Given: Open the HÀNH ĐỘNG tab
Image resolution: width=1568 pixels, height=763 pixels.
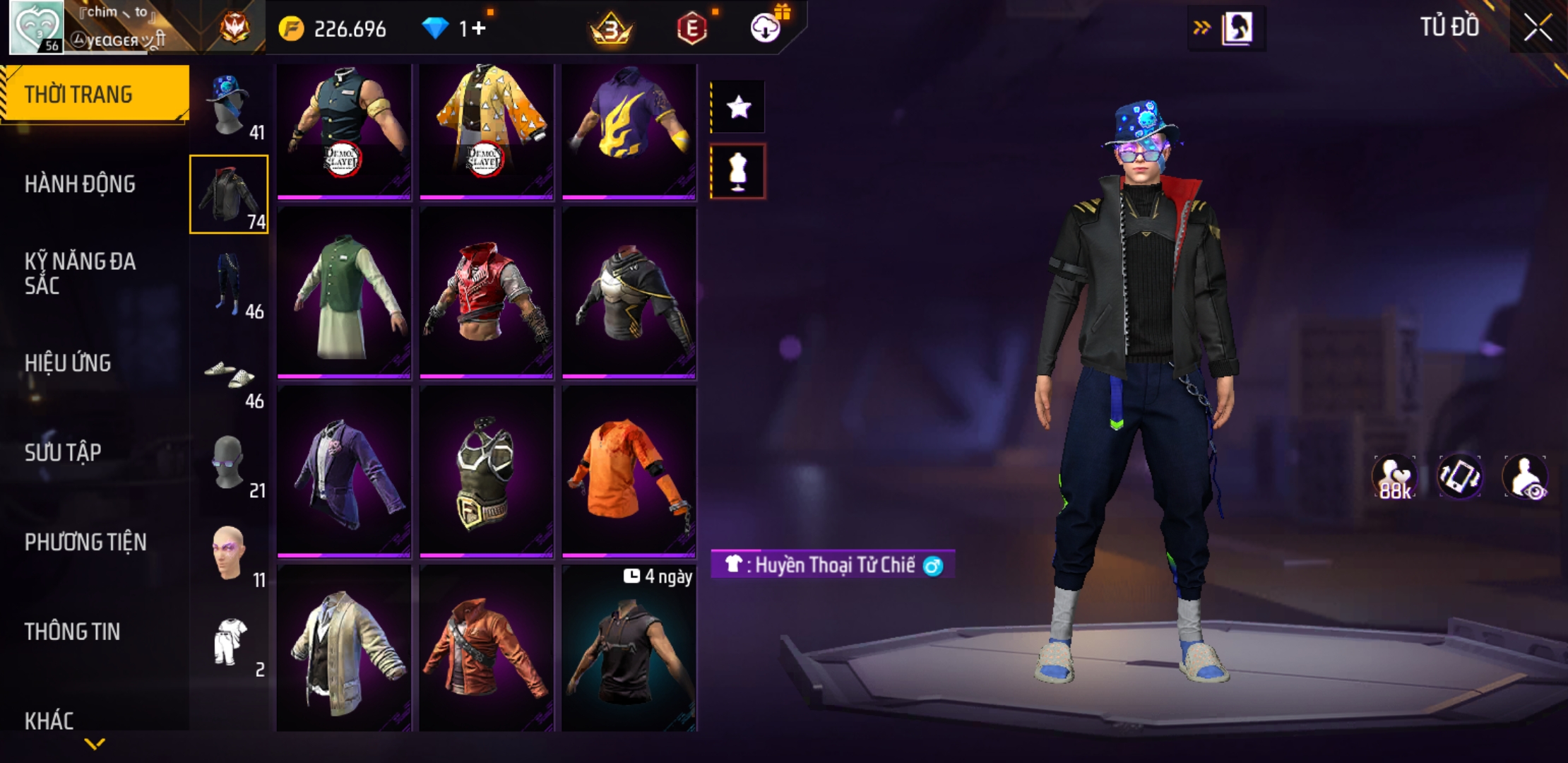Looking at the screenshot, I should coord(80,184).
